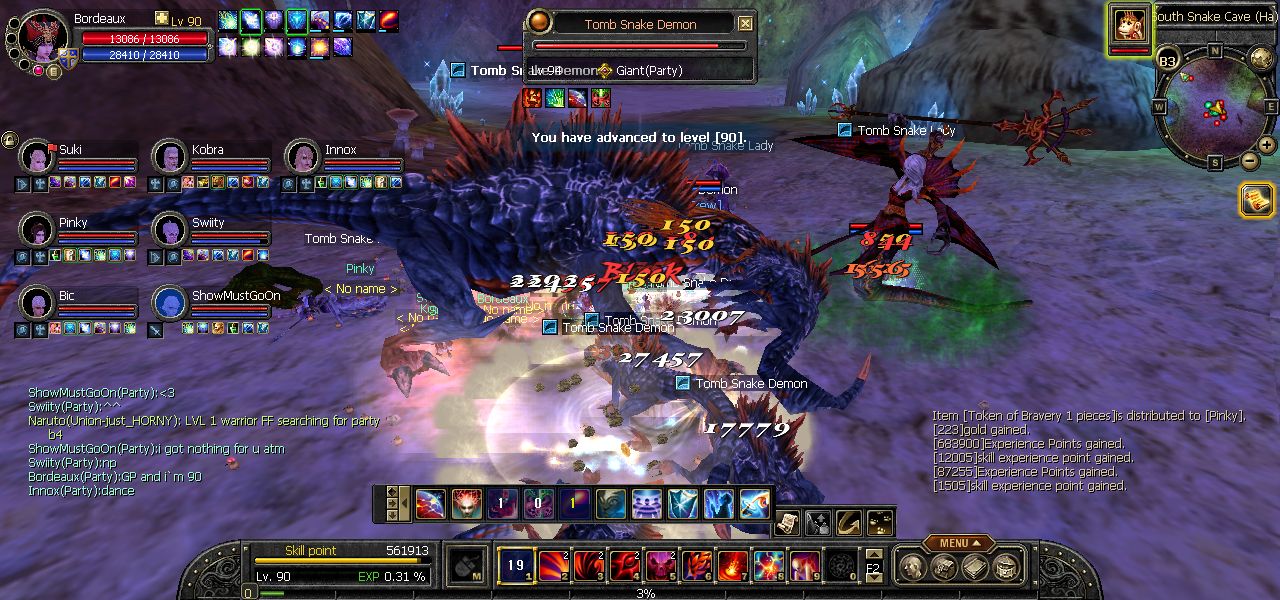
Task: Use hotbar slot 1 showing 19
Action: 515,566
